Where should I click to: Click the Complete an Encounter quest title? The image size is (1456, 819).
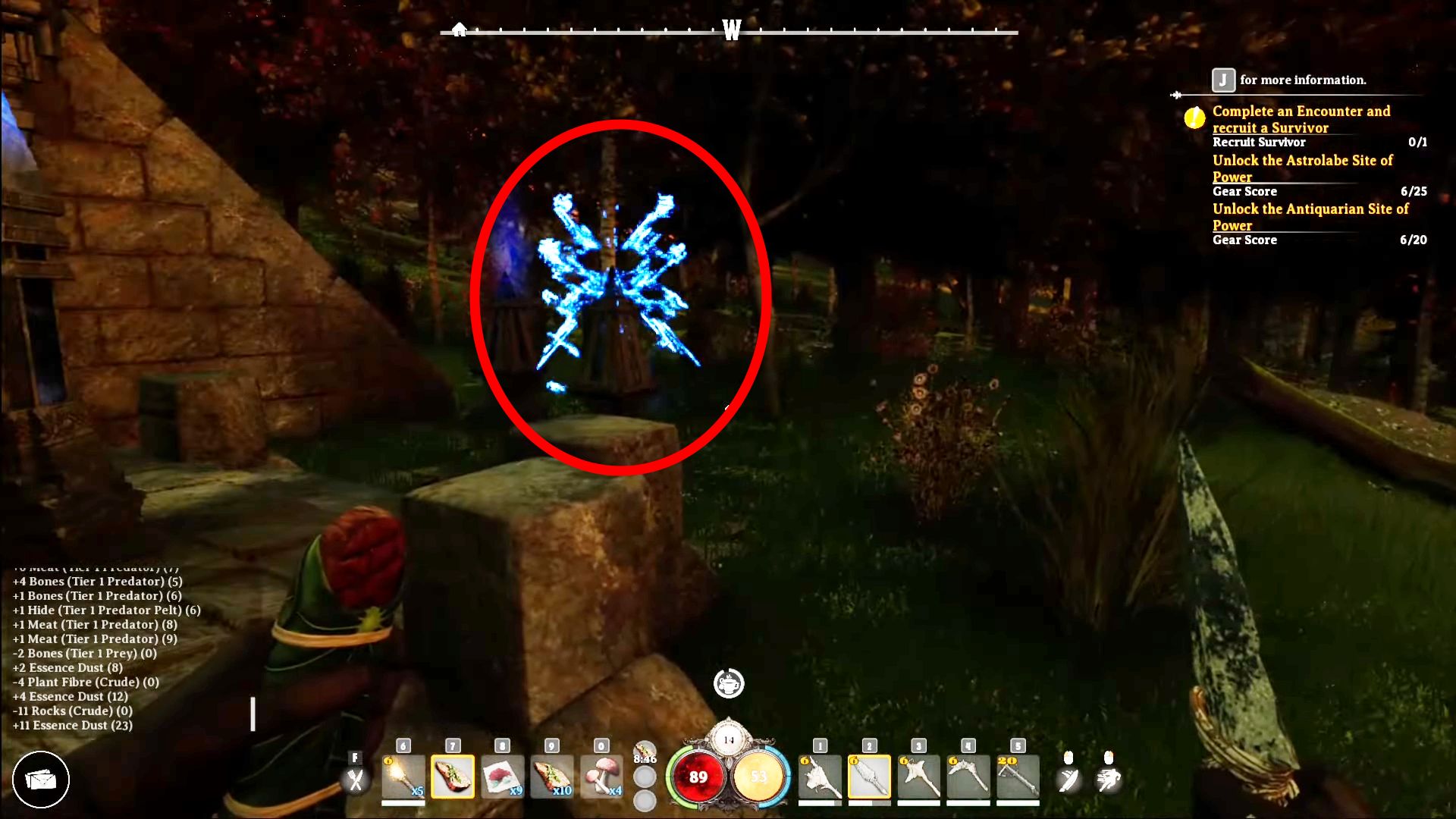[1301, 119]
